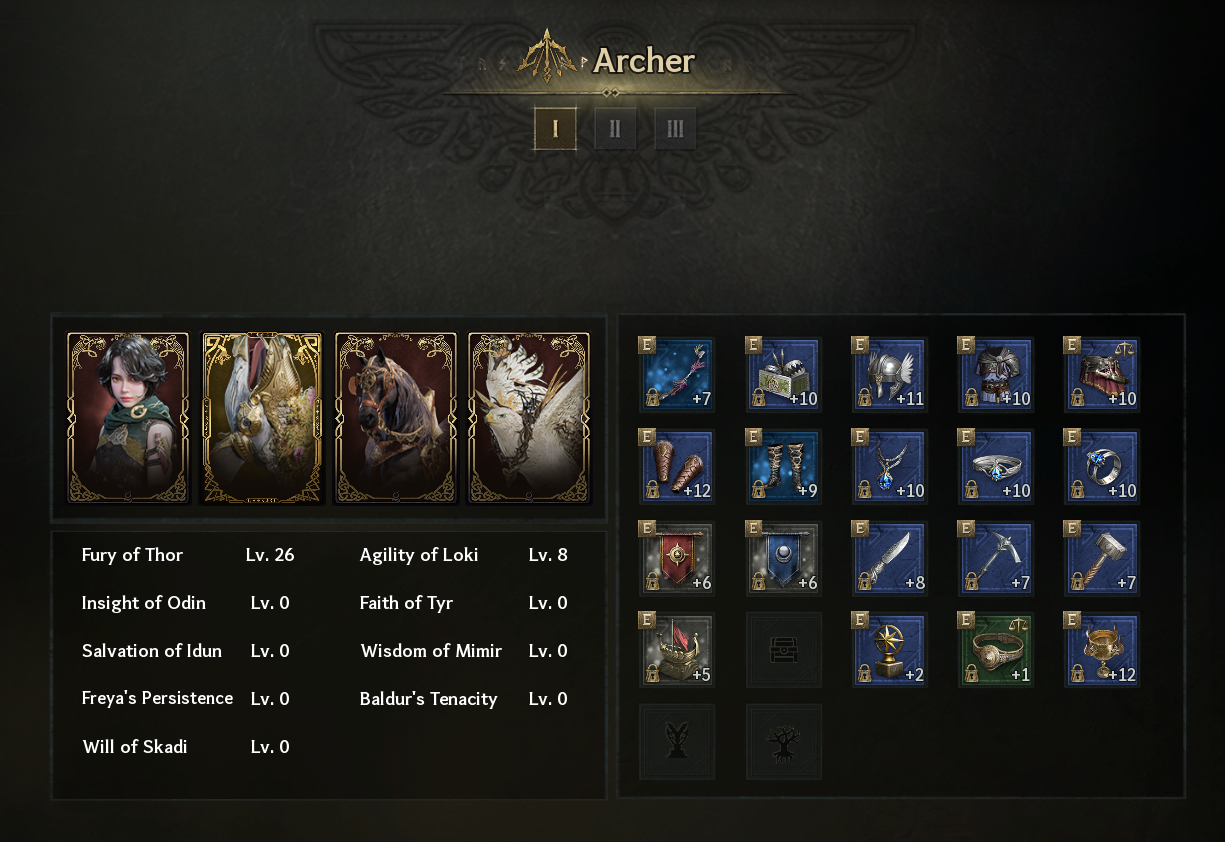
Task: Select the dark-haired girl character card
Action: click(128, 417)
